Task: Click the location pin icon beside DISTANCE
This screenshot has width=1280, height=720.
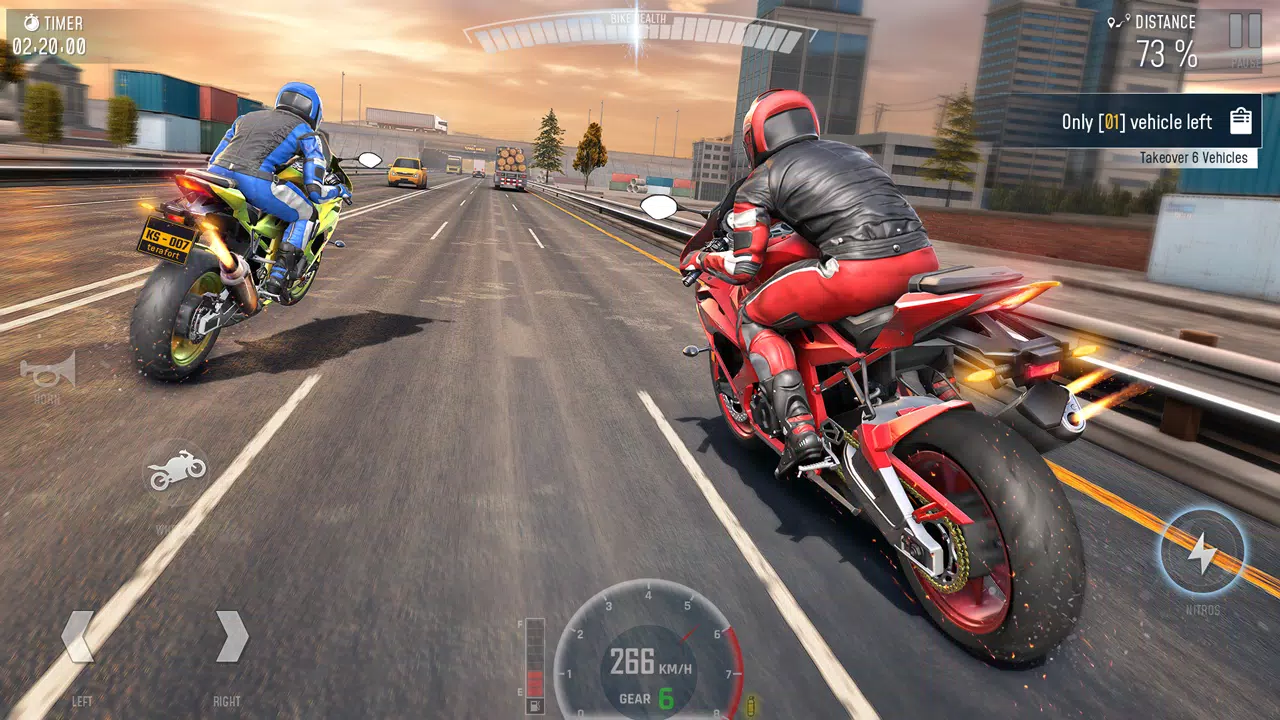Action: 1117,20
